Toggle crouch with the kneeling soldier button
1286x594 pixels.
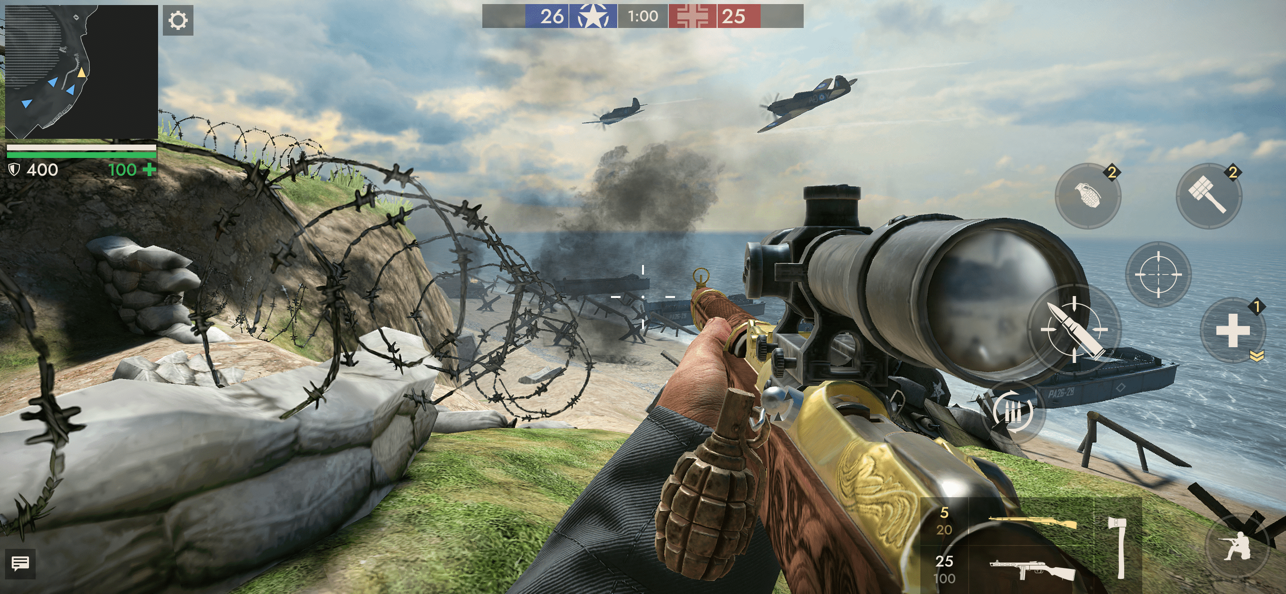(x=1237, y=545)
